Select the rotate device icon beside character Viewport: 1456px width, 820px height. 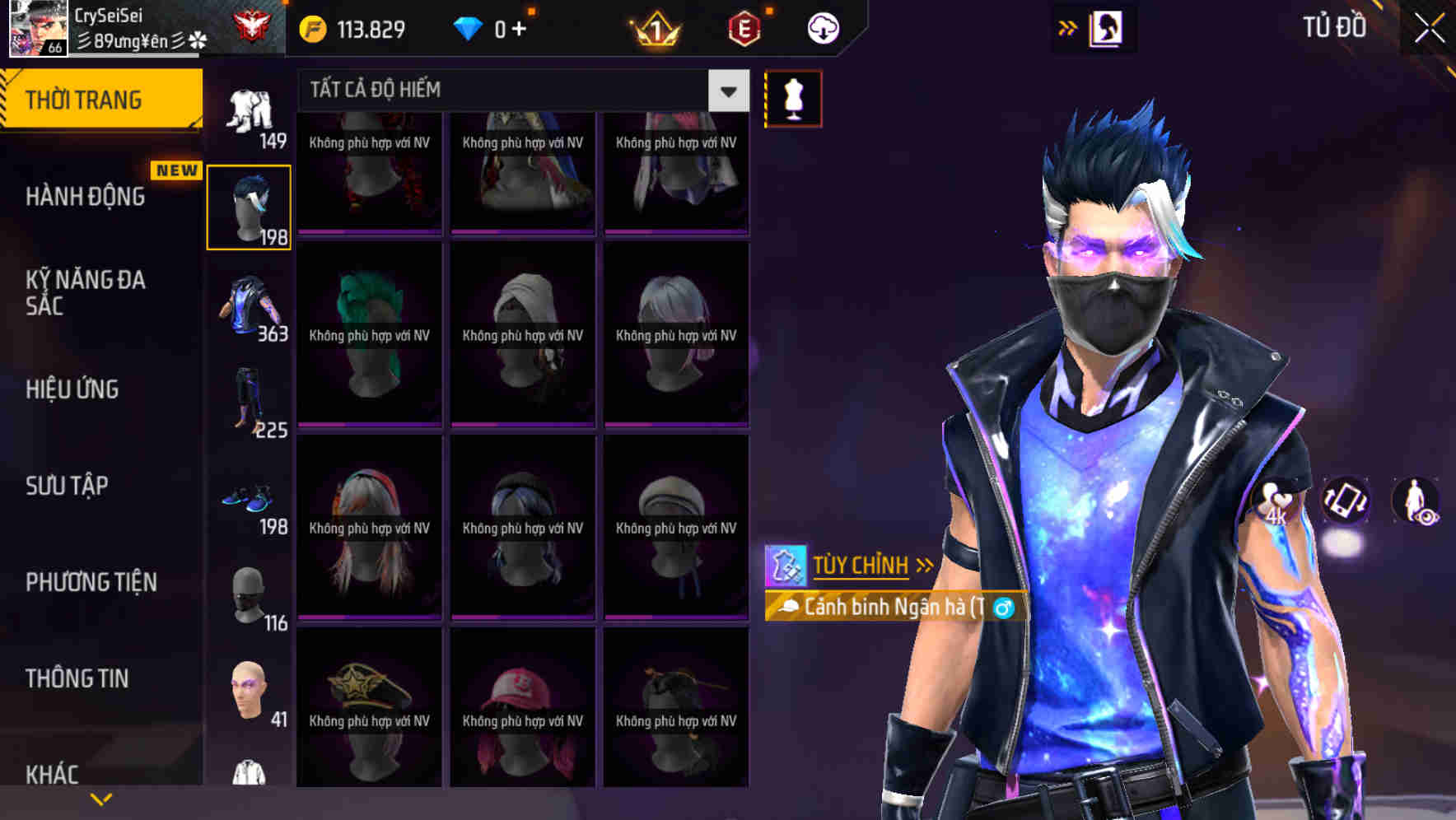point(1345,502)
